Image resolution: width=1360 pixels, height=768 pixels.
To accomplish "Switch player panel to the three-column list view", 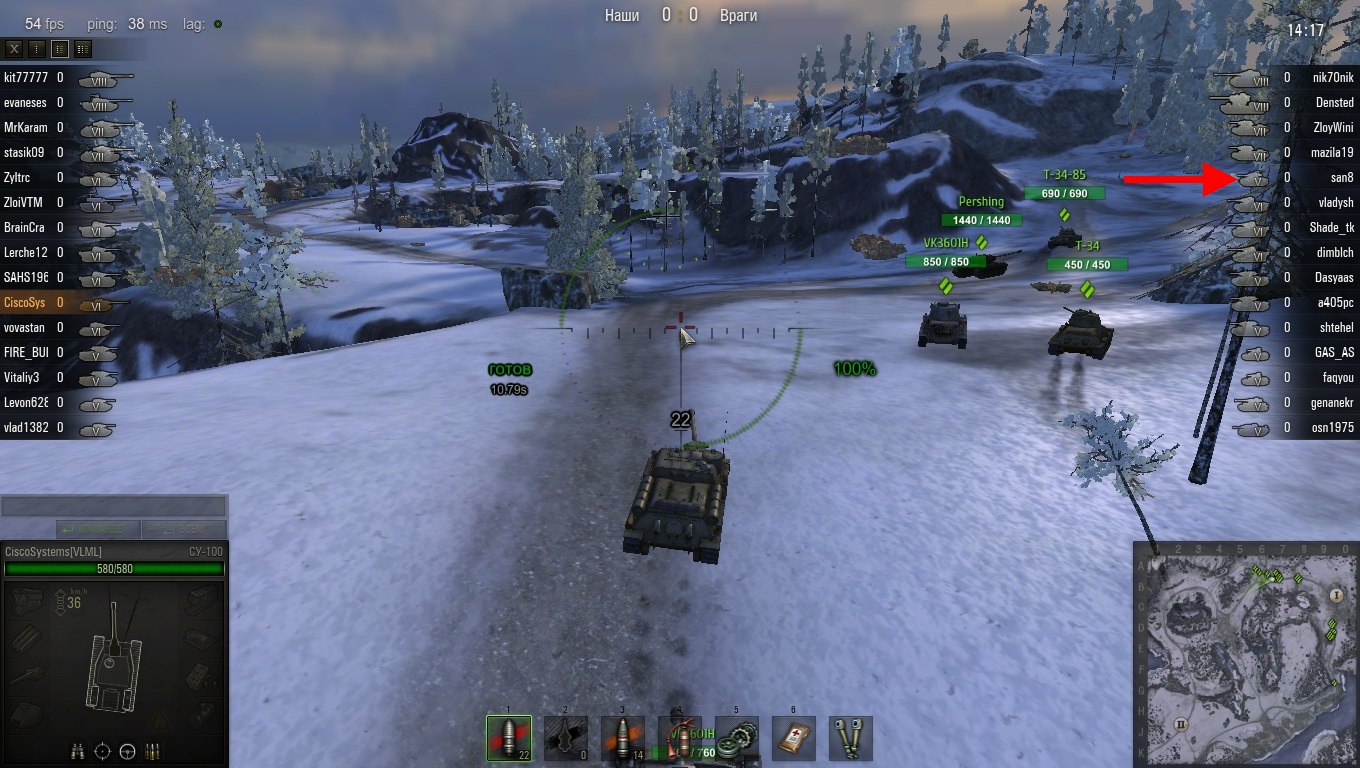I will (82, 48).
